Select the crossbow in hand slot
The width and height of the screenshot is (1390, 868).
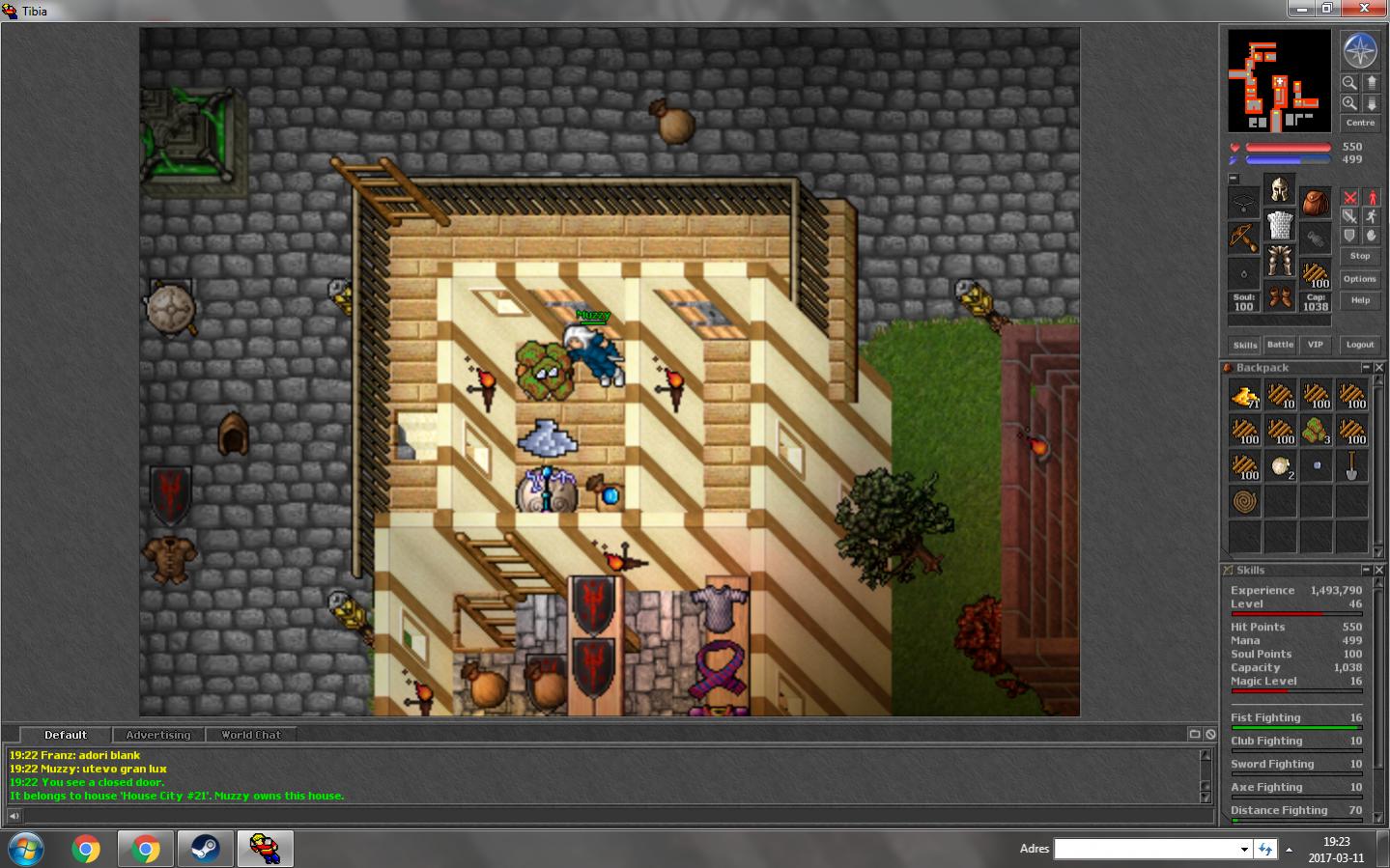[x=1244, y=237]
